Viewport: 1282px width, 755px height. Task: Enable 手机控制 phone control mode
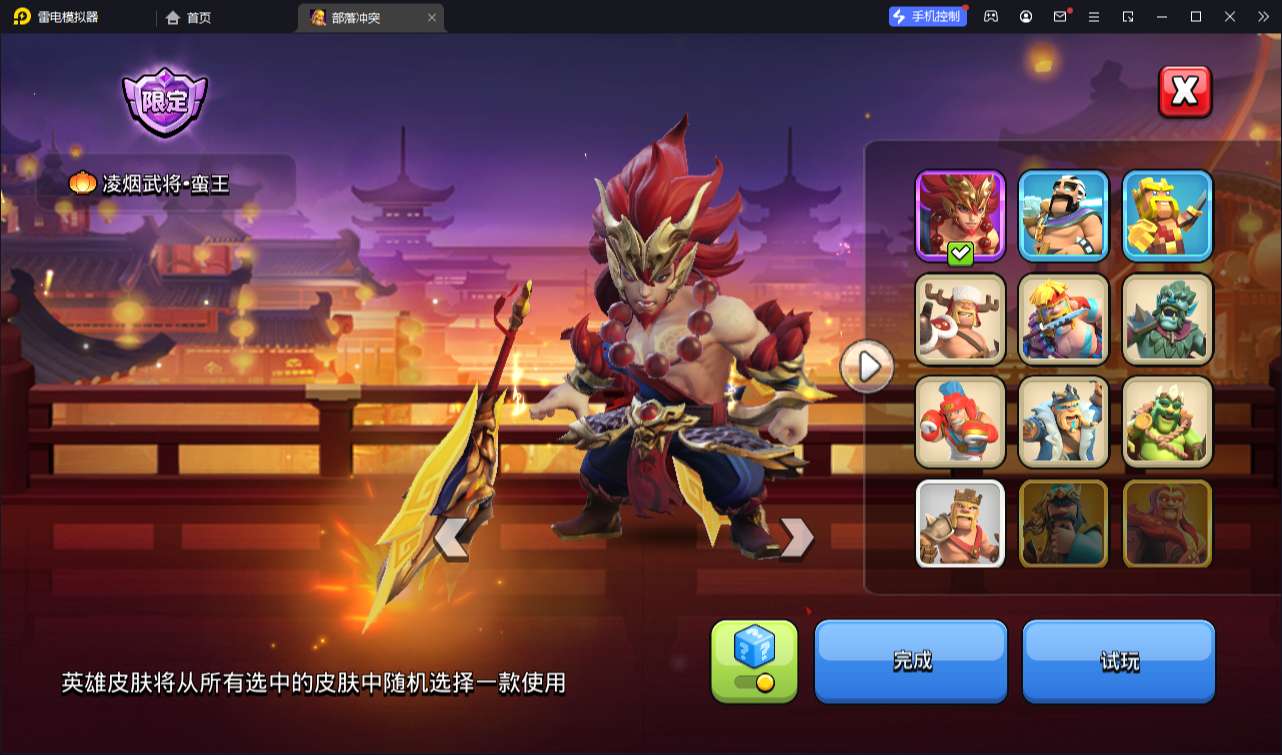(925, 15)
